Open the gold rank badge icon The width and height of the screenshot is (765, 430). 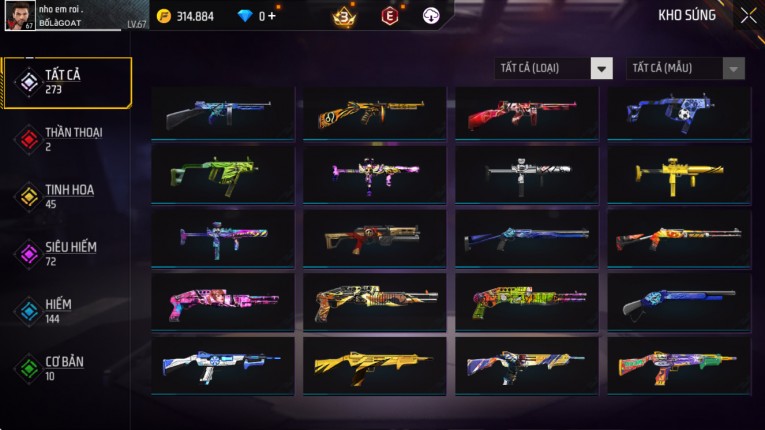343,16
